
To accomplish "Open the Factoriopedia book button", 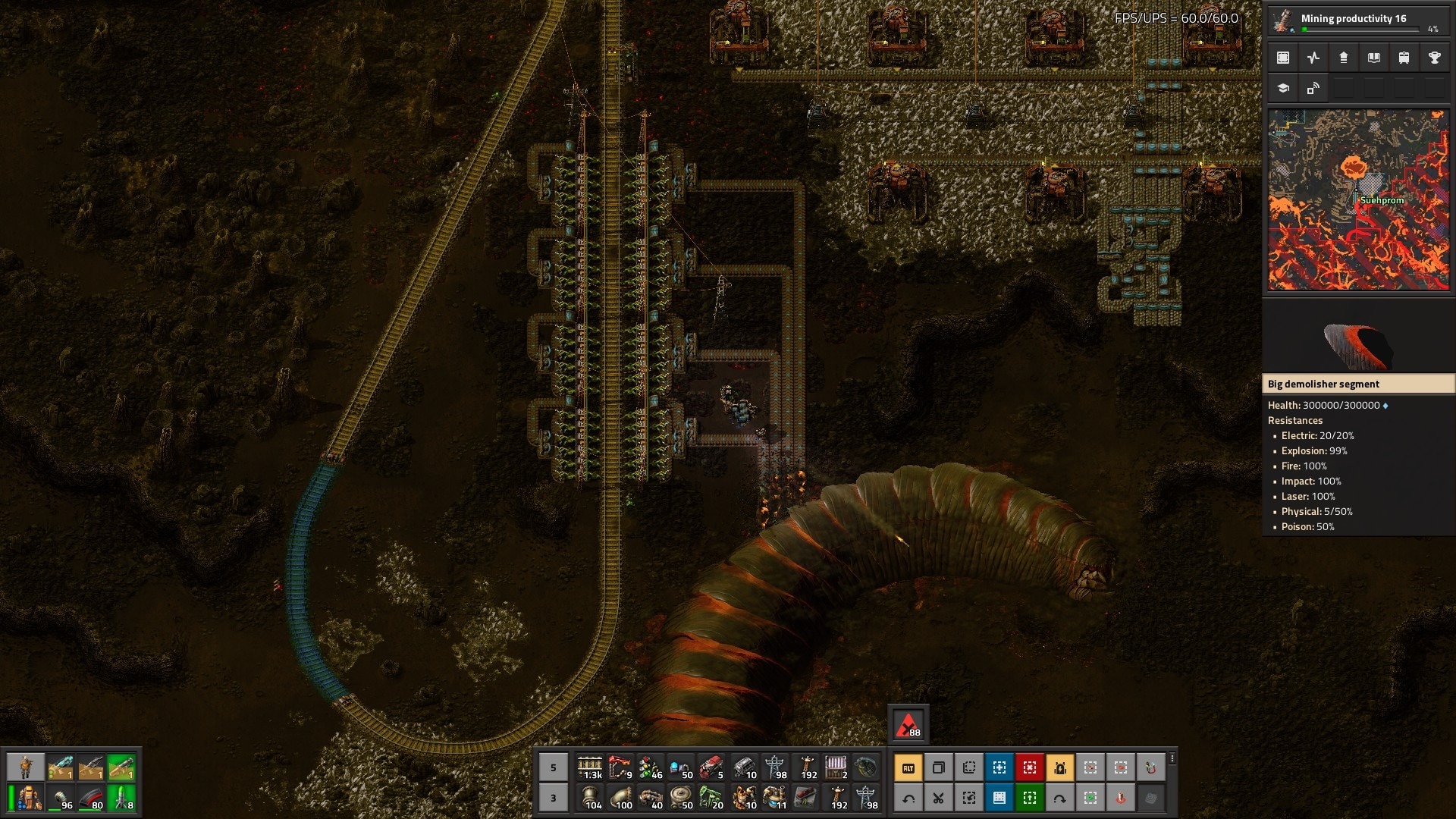I will click(x=1373, y=58).
